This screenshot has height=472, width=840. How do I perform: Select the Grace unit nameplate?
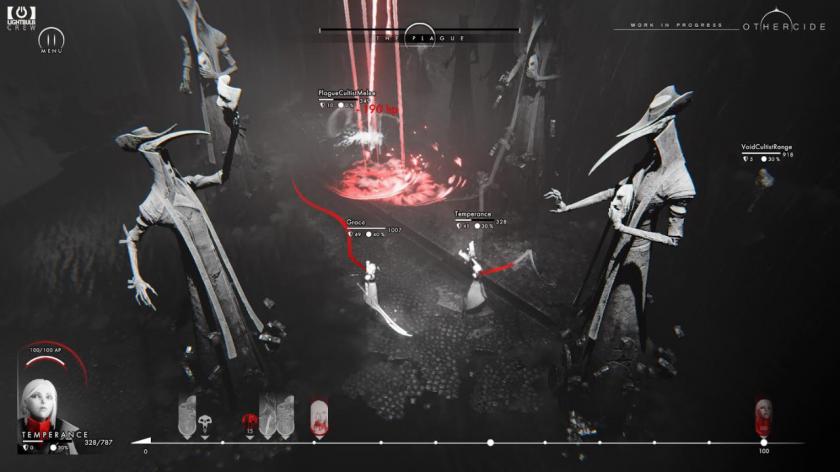coord(356,222)
